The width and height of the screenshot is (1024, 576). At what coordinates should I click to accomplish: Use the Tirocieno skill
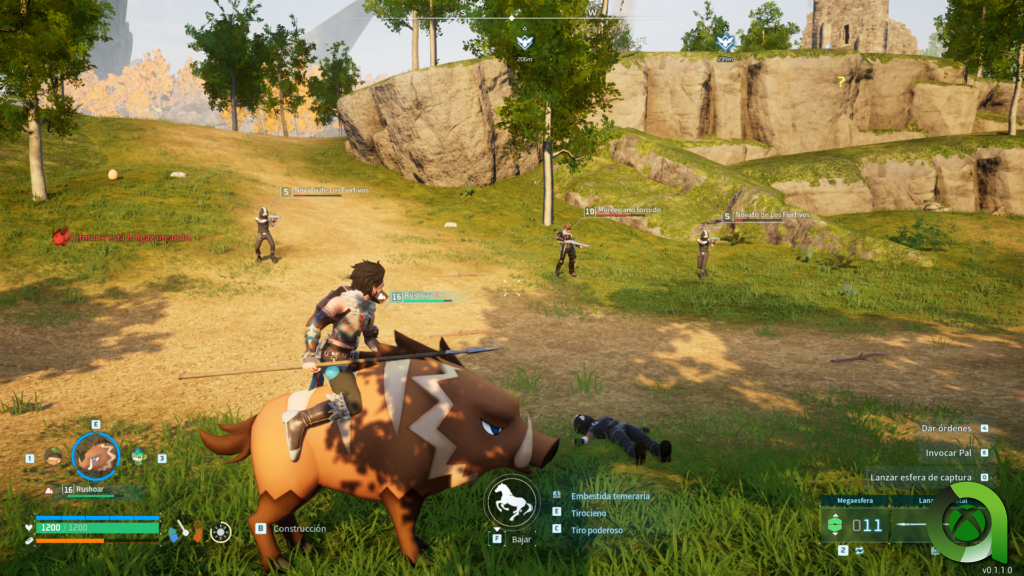pyautogui.click(x=590, y=513)
